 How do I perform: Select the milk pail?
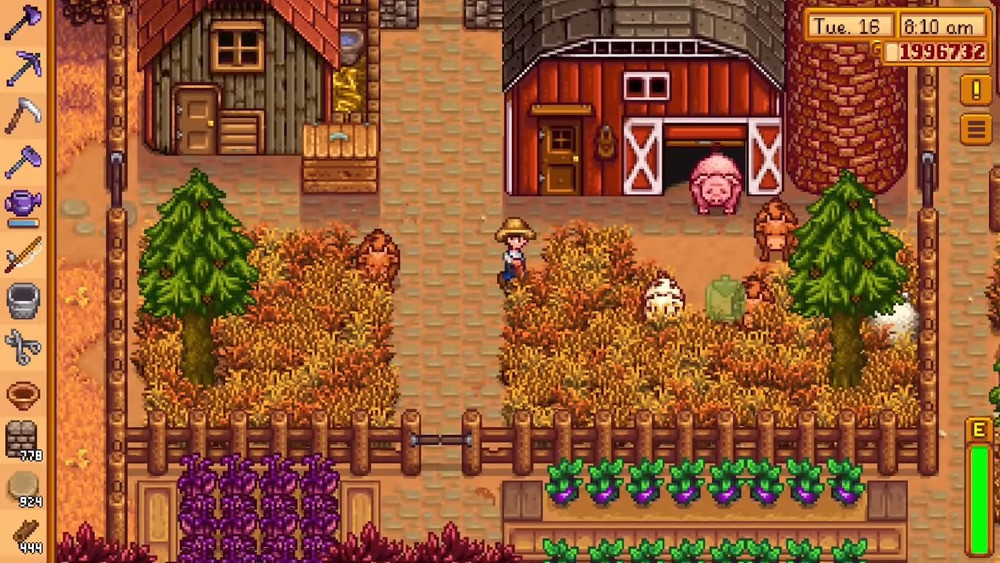[x=22, y=299]
